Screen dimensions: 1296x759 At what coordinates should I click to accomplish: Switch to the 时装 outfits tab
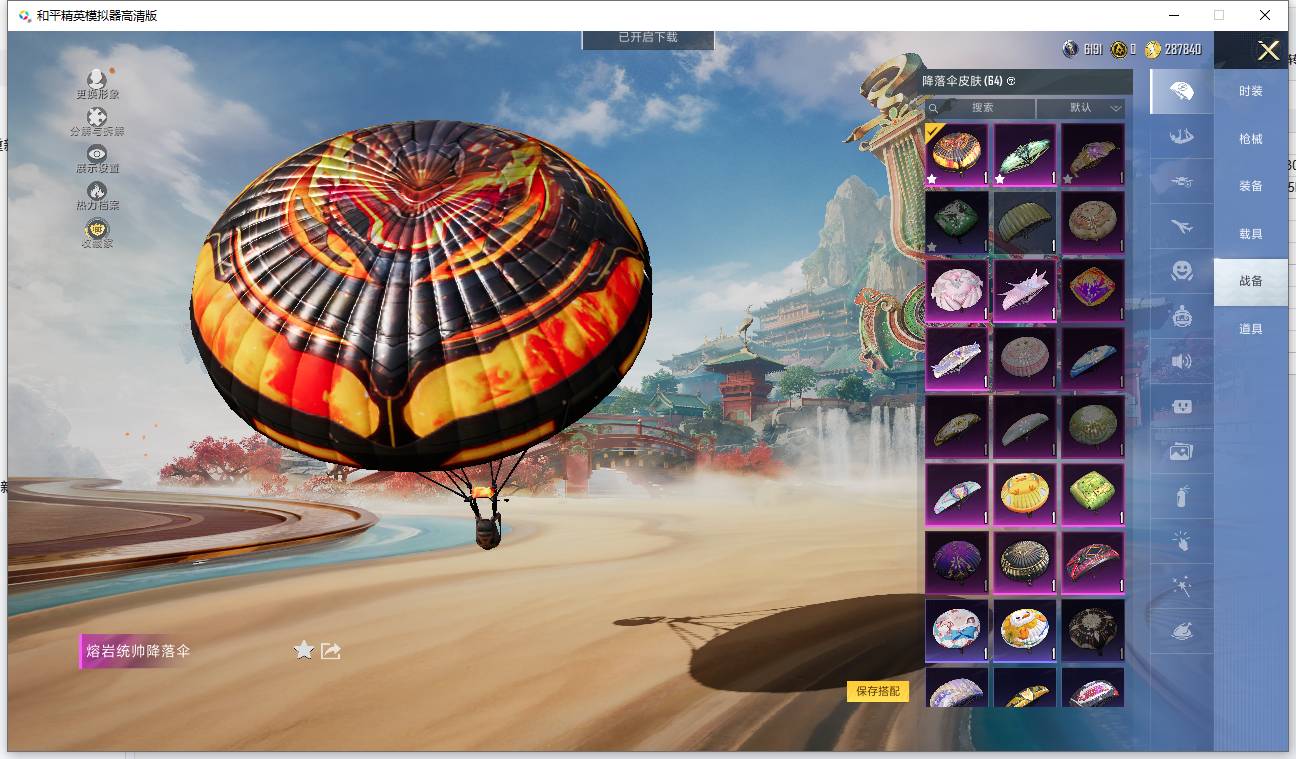pos(1250,91)
